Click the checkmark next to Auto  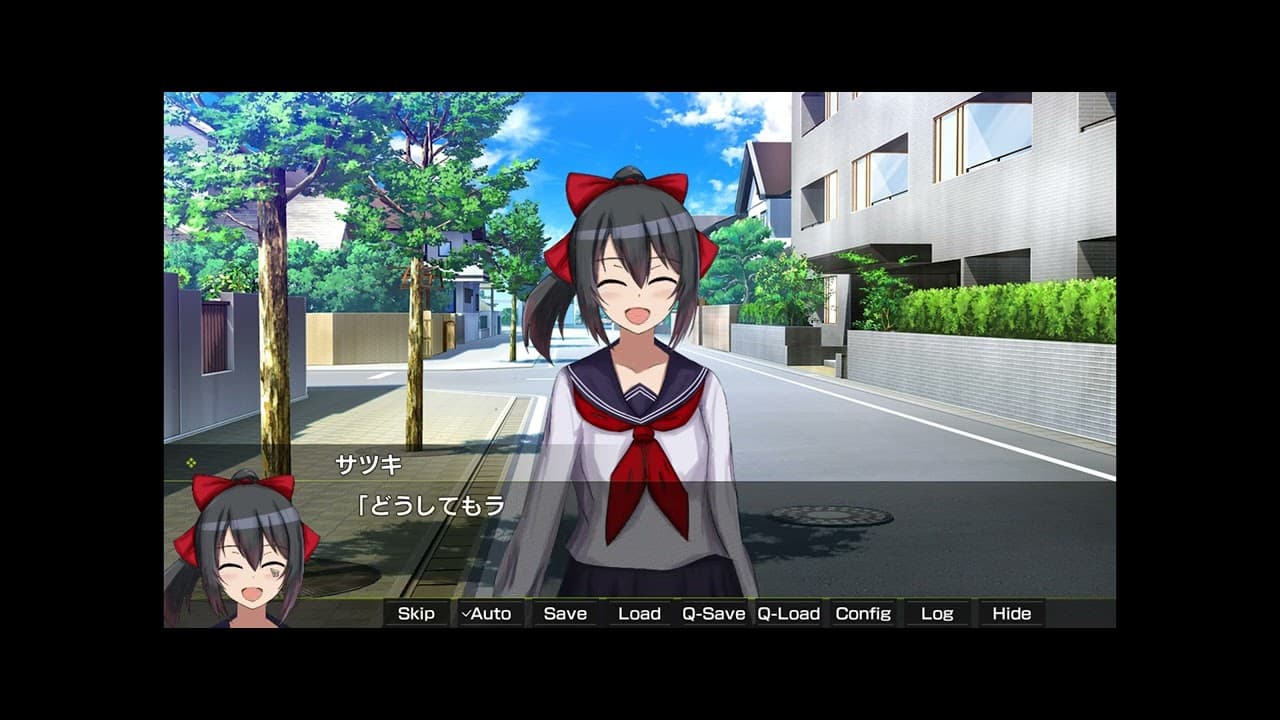(467, 613)
